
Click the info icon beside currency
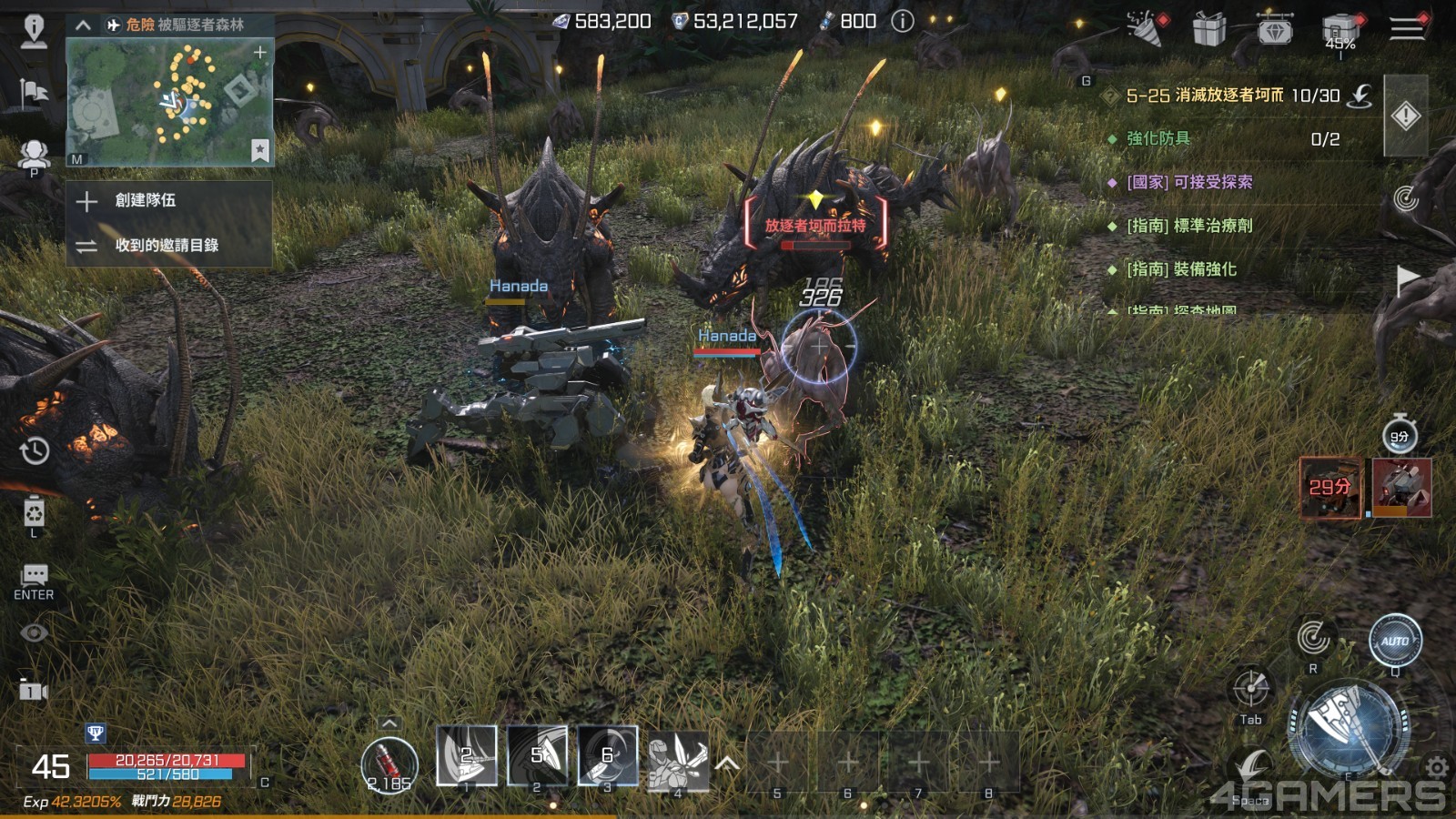pyautogui.click(x=902, y=21)
